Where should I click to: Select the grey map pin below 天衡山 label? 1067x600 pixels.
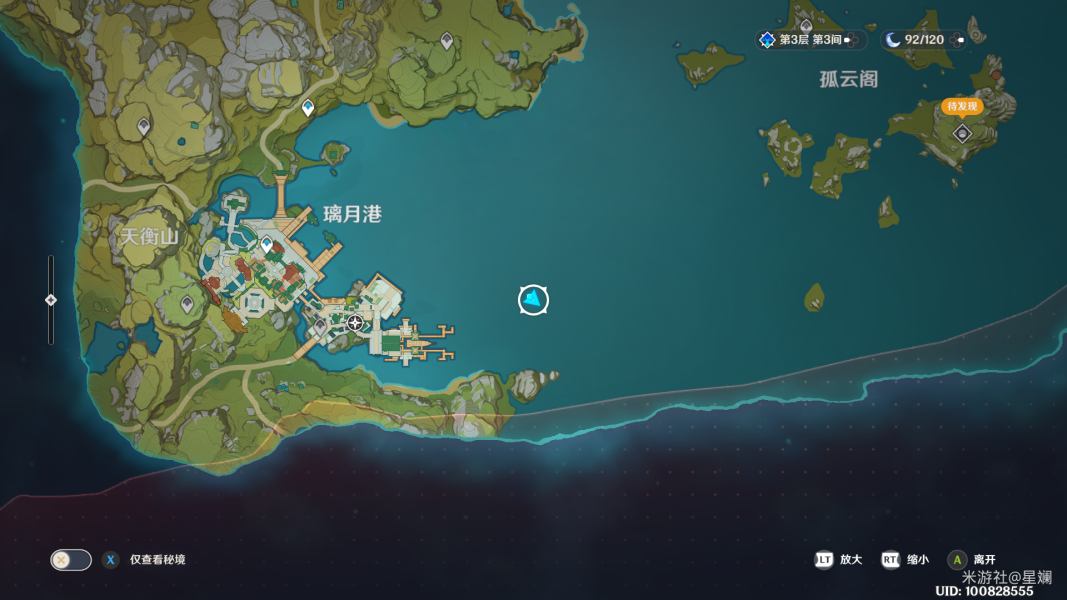[187, 302]
